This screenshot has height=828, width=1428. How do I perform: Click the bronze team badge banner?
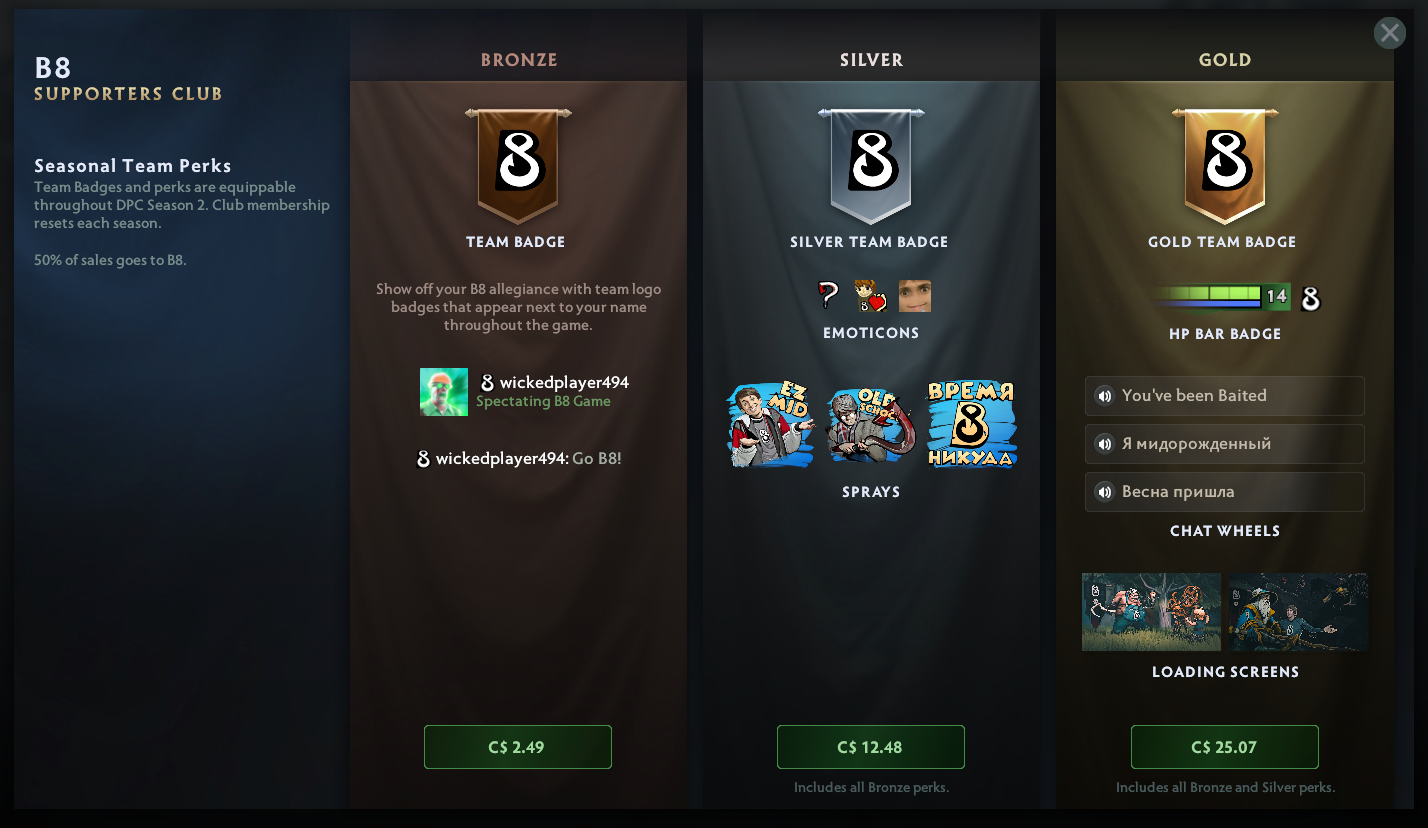[x=517, y=165]
